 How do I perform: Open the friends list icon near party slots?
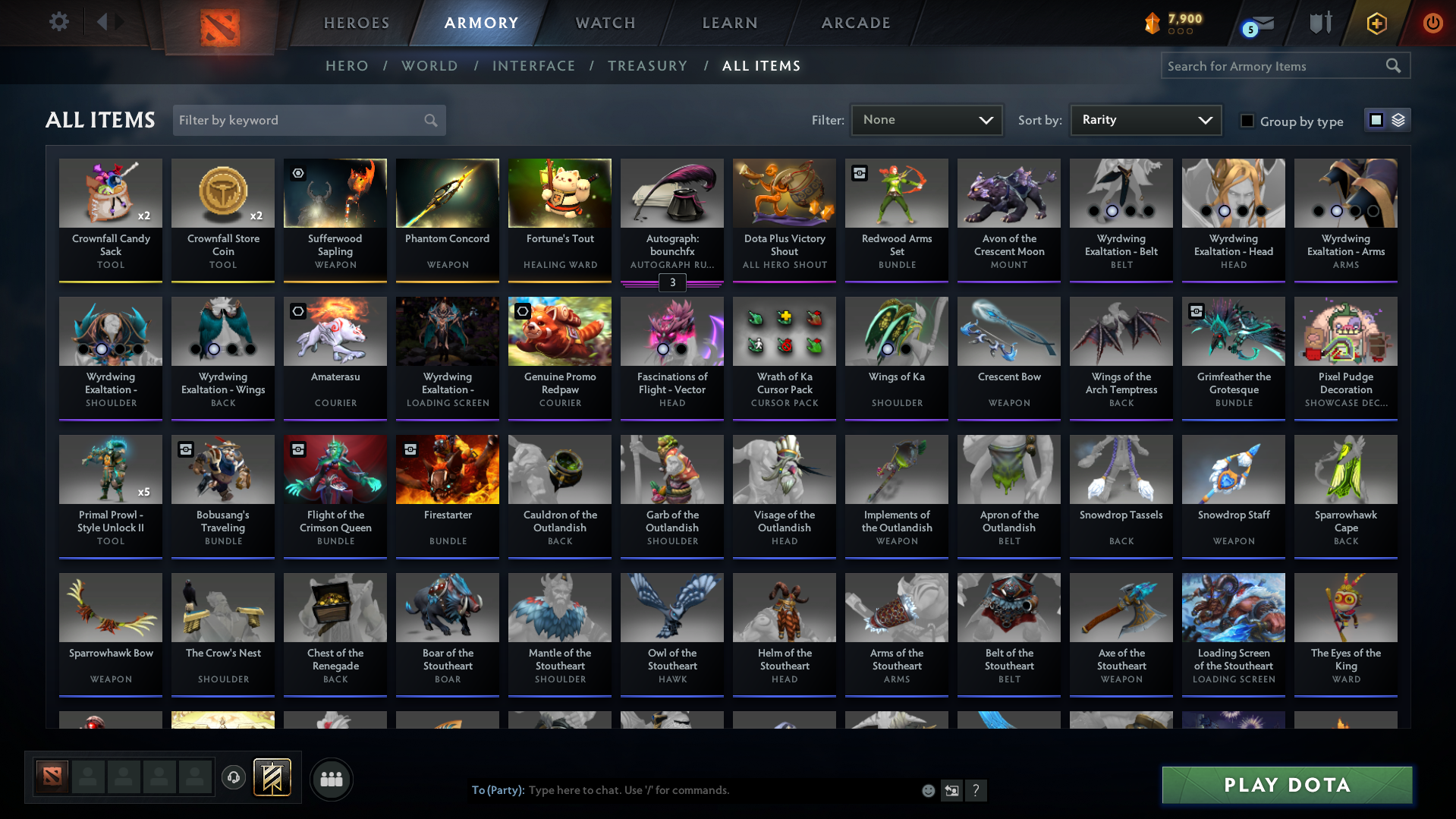pyautogui.click(x=331, y=779)
